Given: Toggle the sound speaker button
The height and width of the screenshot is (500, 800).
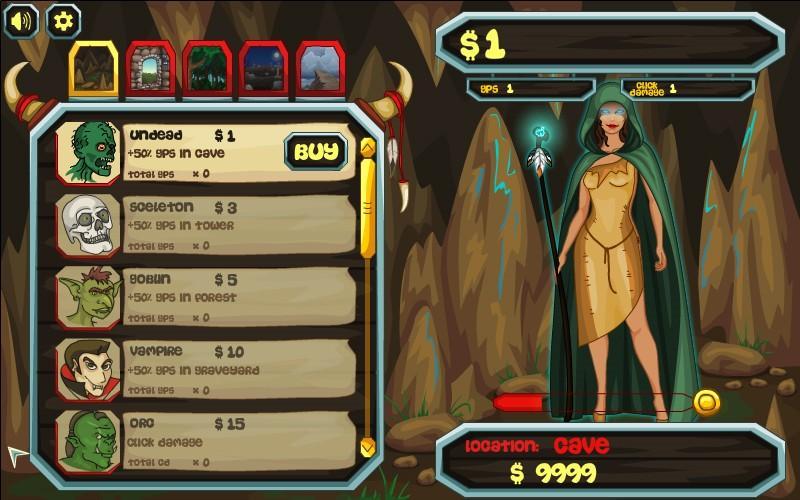Looking at the screenshot, I should click(21, 20).
